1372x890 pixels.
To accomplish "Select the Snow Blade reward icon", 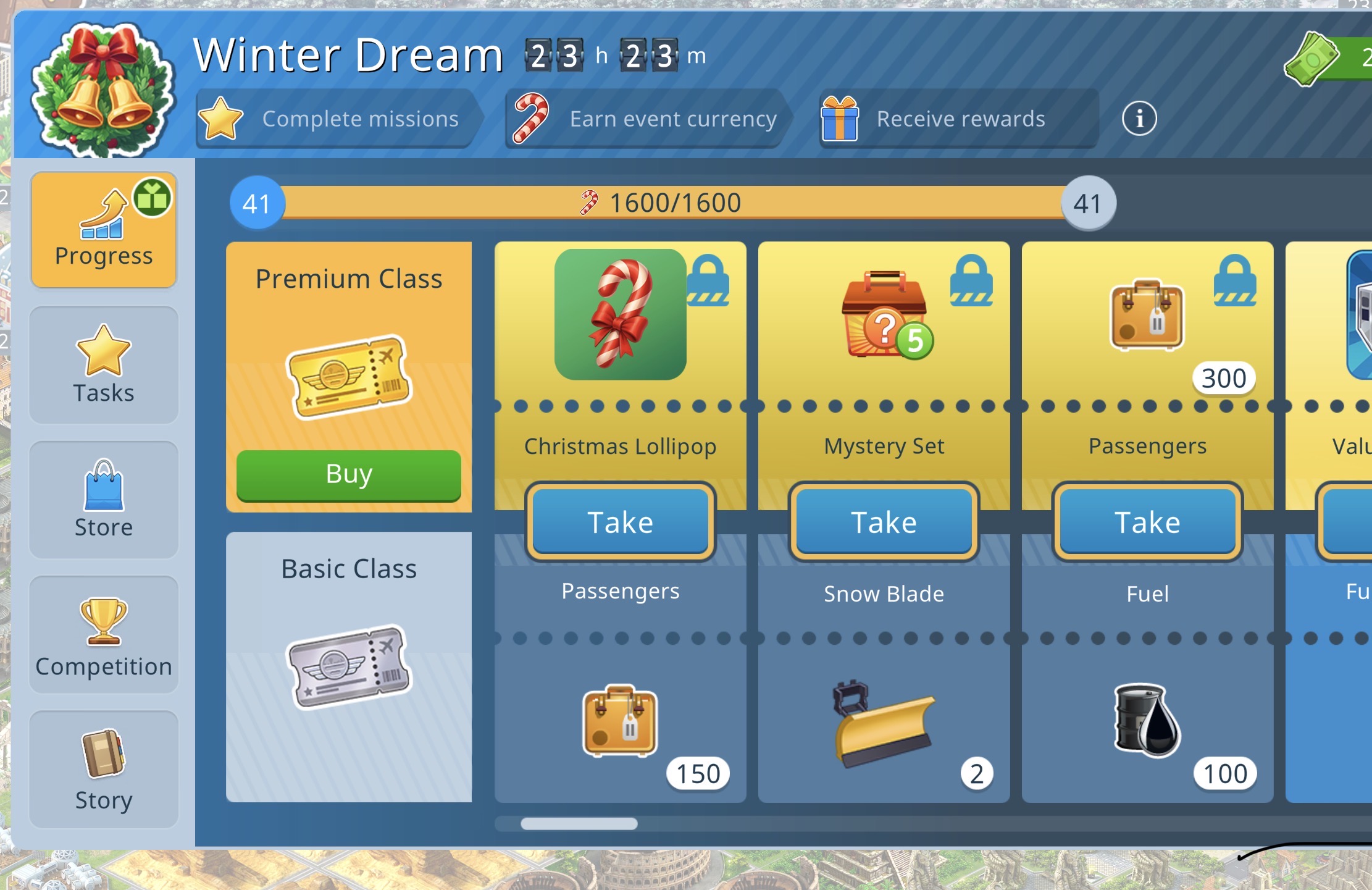I will click(x=884, y=723).
